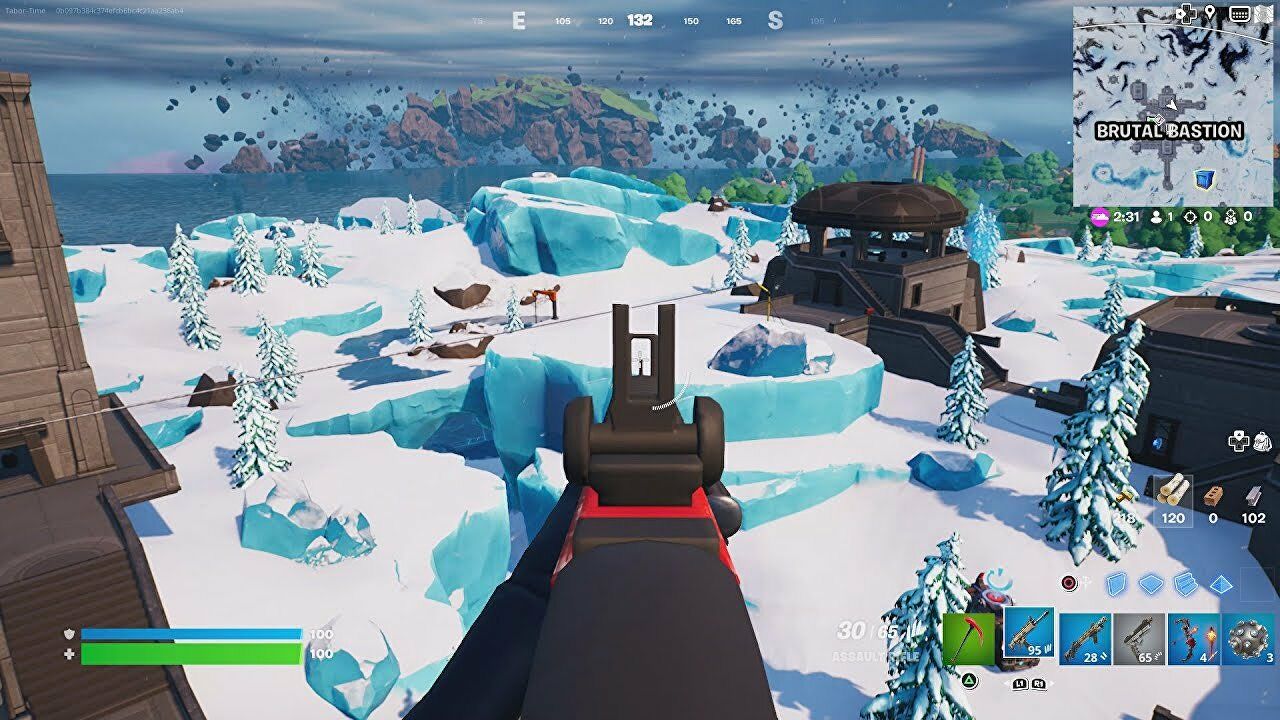Click the eliminations crosshair counter
Screen dimensions: 1280x720
[x=1191, y=217]
